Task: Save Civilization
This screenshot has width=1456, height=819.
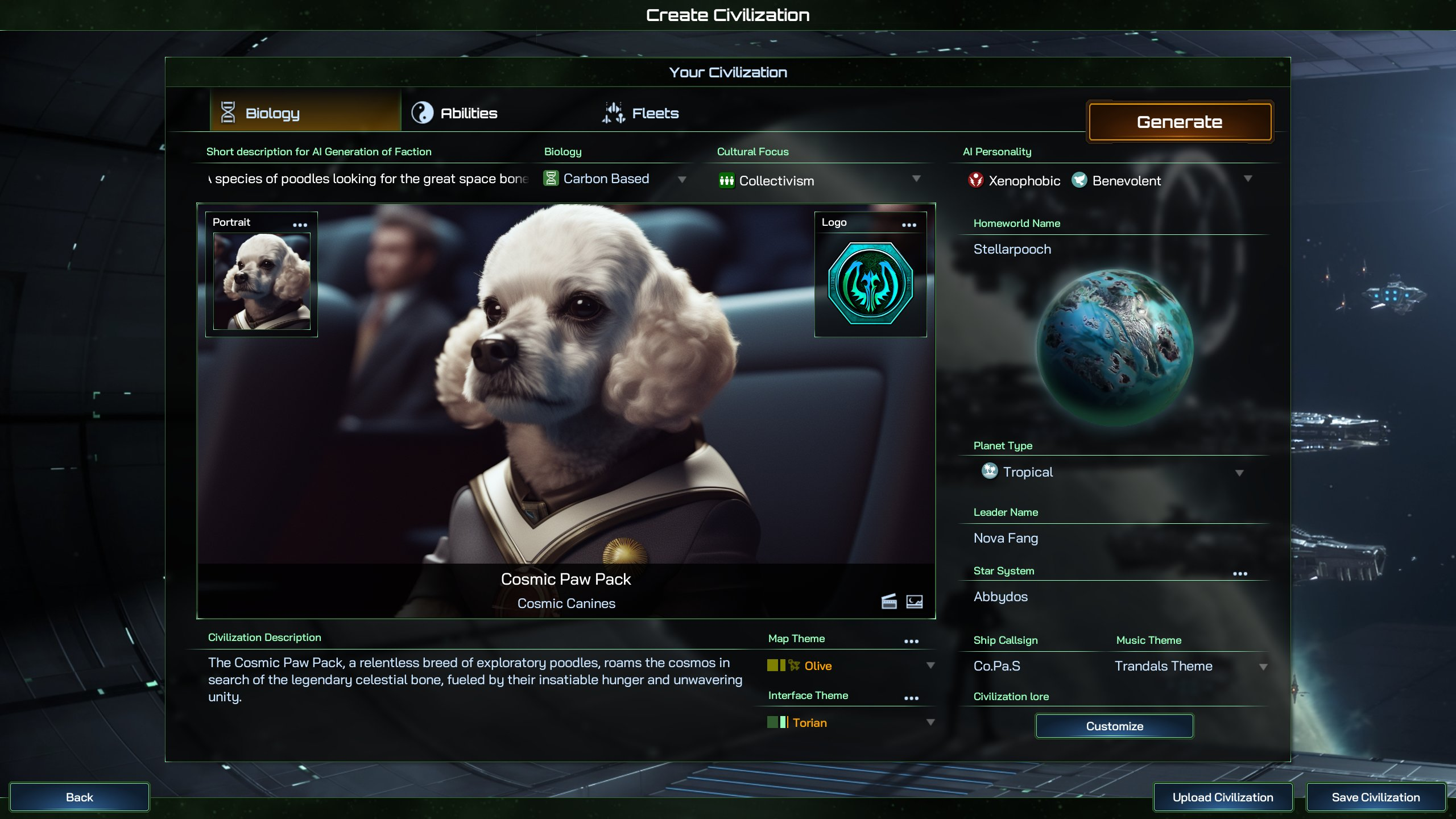Action: coord(1375,797)
